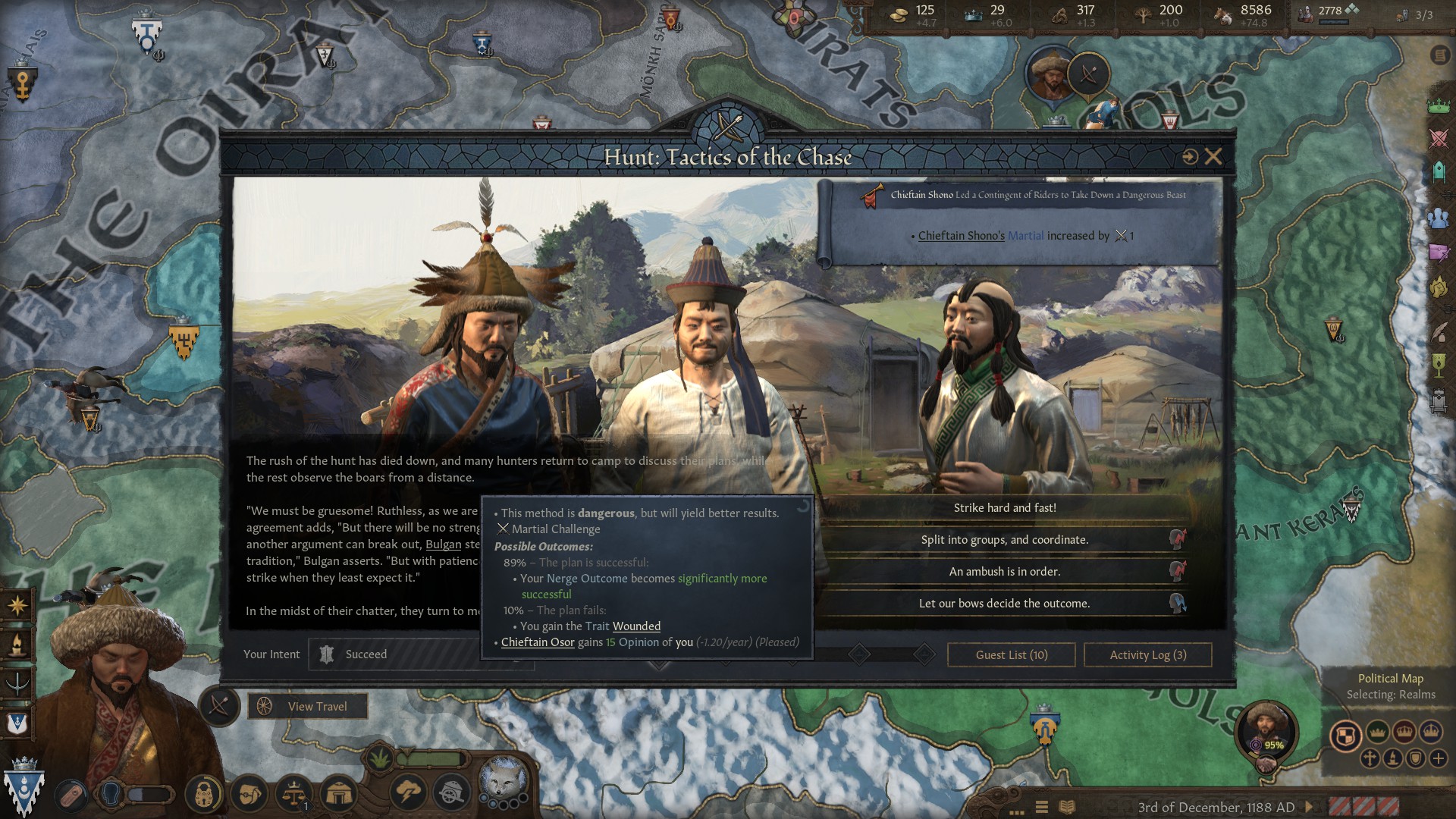Click the padlock icon on bottom bar
This screenshot has height=819, width=1456.
204,794
